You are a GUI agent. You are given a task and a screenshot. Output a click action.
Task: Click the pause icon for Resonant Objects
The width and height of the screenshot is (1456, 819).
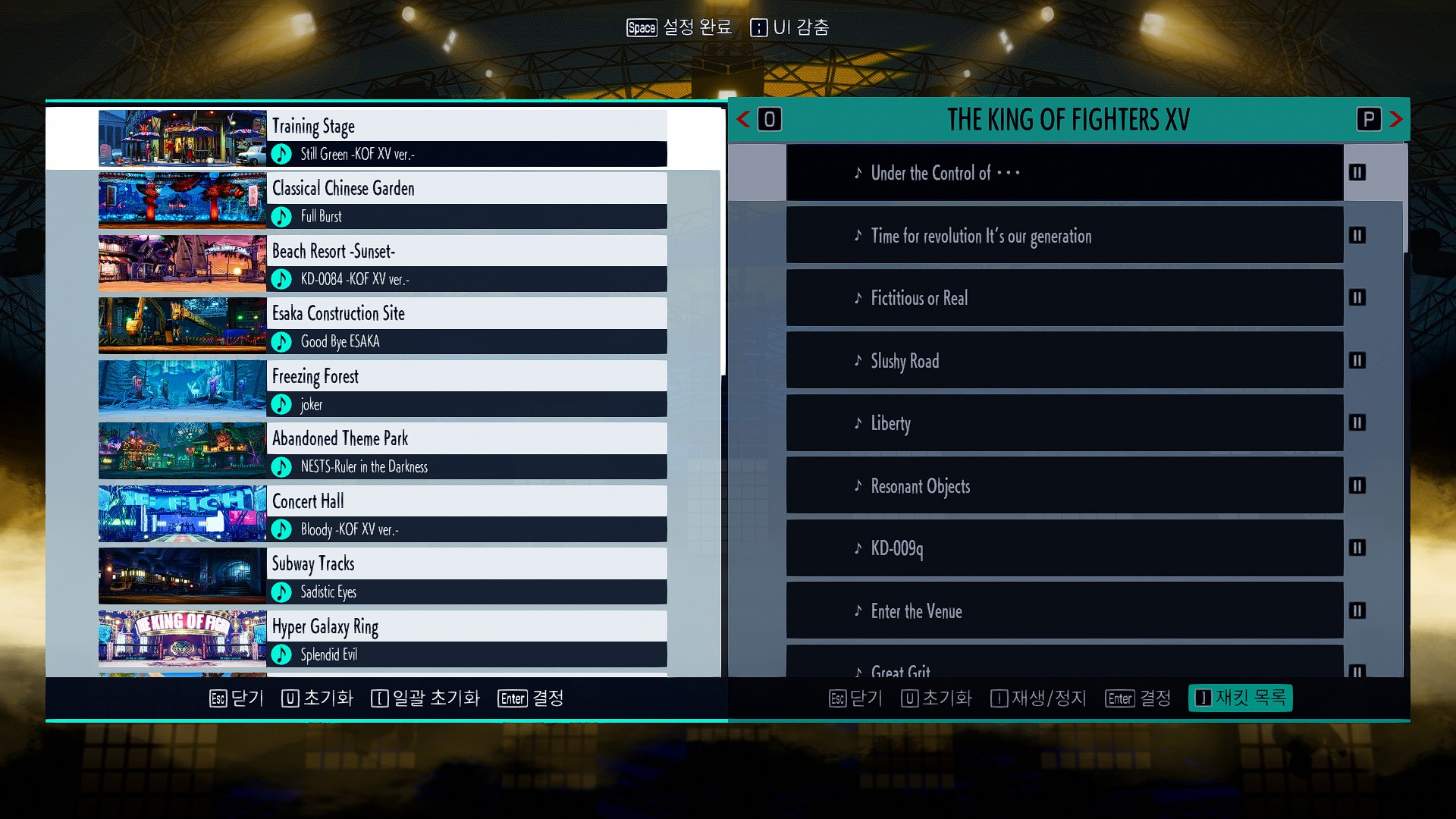pyautogui.click(x=1357, y=485)
